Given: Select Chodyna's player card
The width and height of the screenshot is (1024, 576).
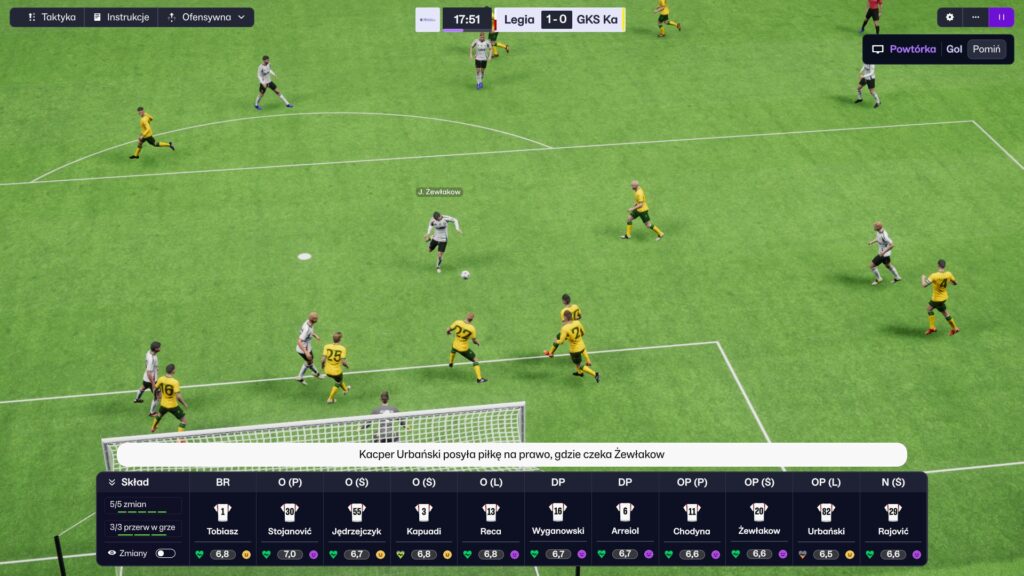Looking at the screenshot, I should coord(692,520).
